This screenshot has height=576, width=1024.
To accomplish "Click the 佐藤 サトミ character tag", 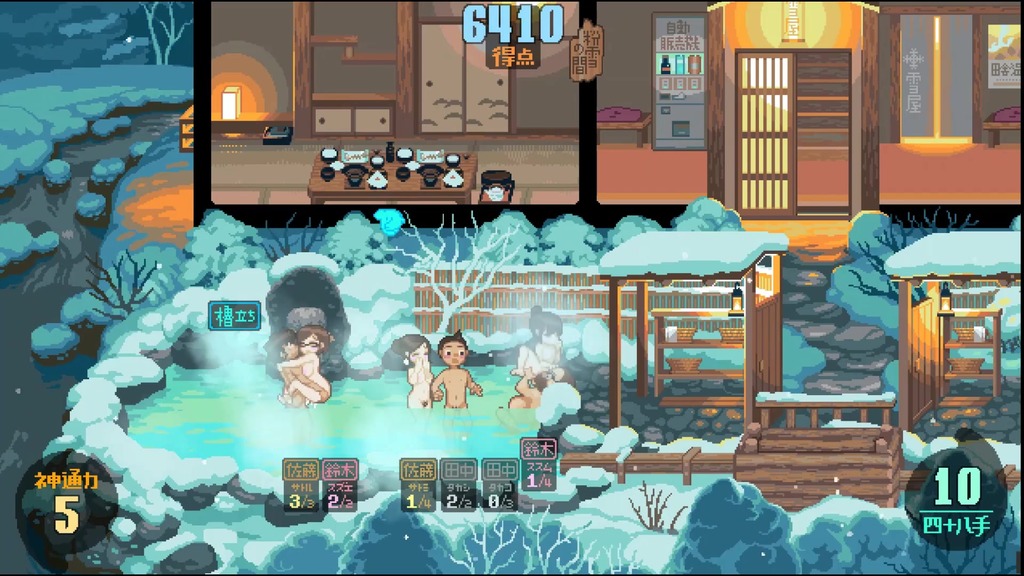I will point(418,486).
